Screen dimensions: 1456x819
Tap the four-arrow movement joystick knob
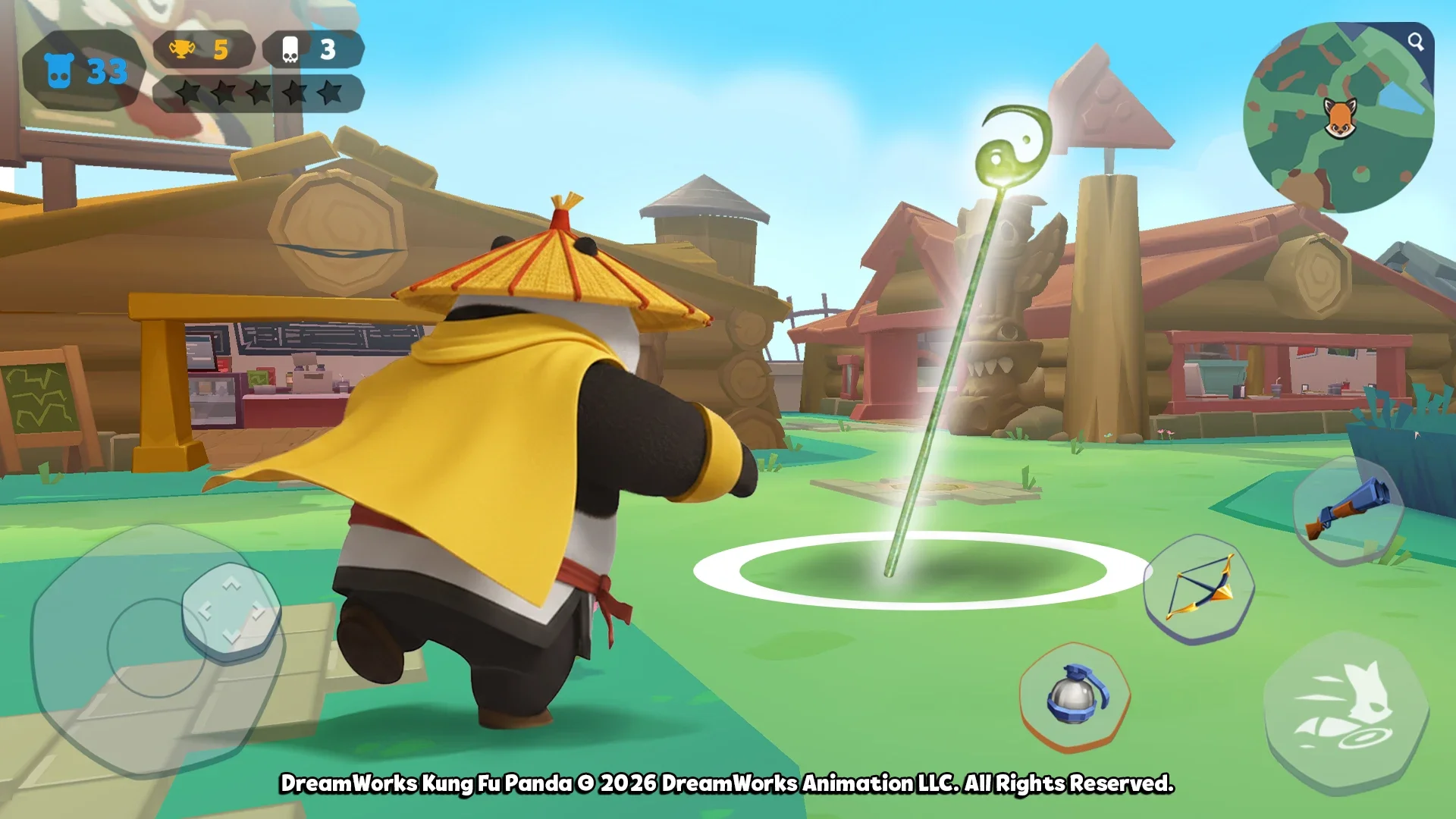pos(231,610)
